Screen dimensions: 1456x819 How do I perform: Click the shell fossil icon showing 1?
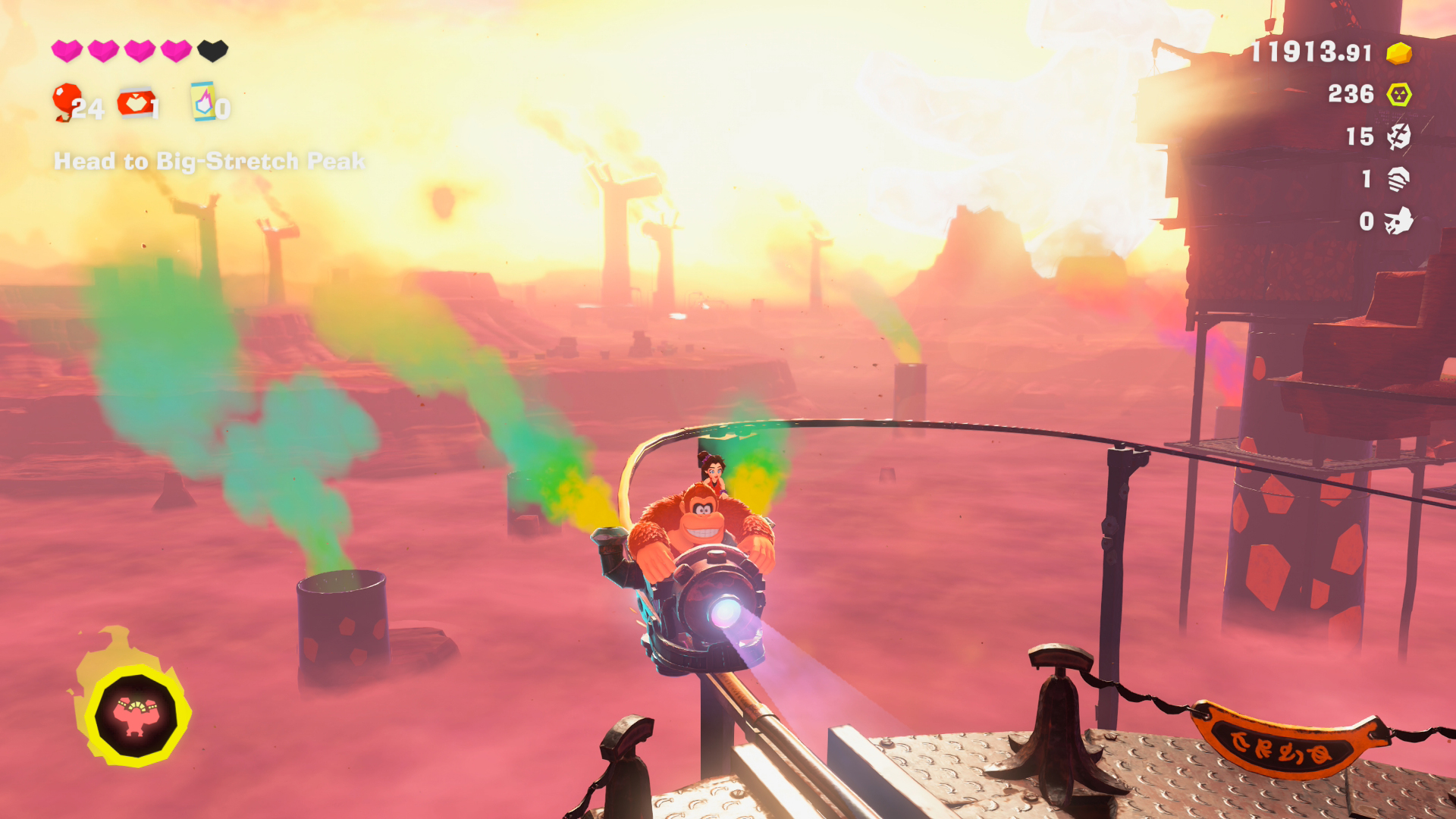[x=1399, y=179]
